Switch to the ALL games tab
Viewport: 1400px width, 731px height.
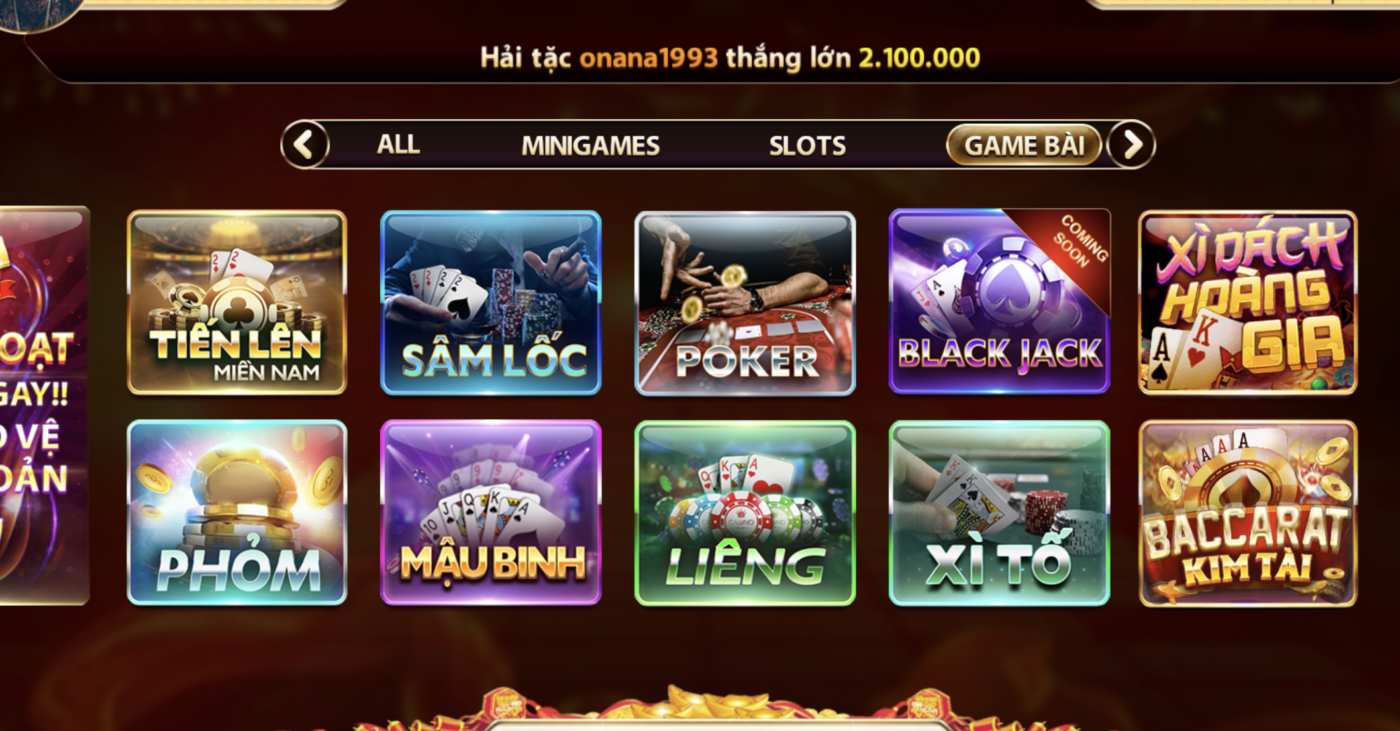[x=398, y=145]
